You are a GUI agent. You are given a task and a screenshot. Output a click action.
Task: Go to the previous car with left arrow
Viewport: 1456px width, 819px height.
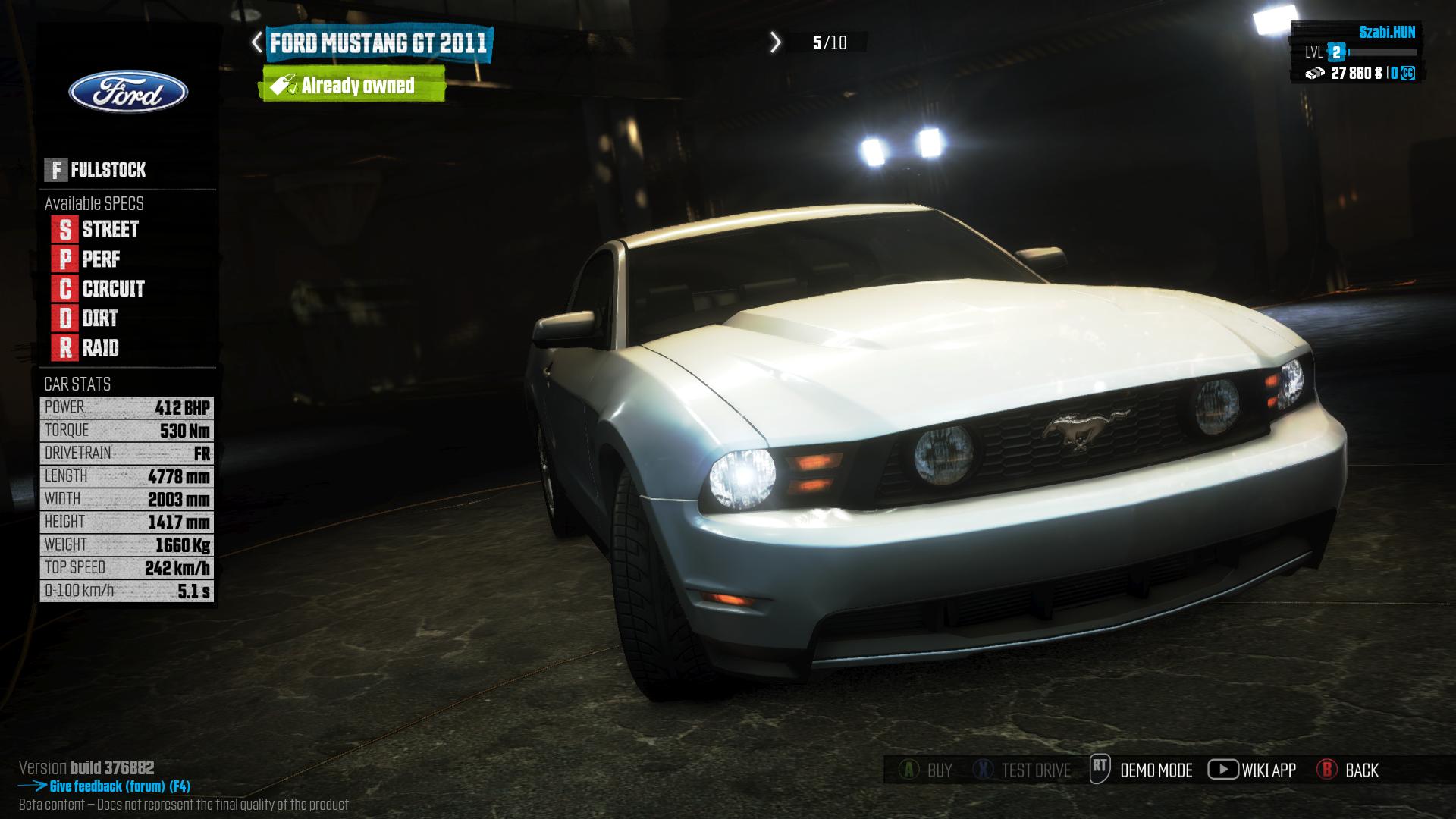point(257,42)
